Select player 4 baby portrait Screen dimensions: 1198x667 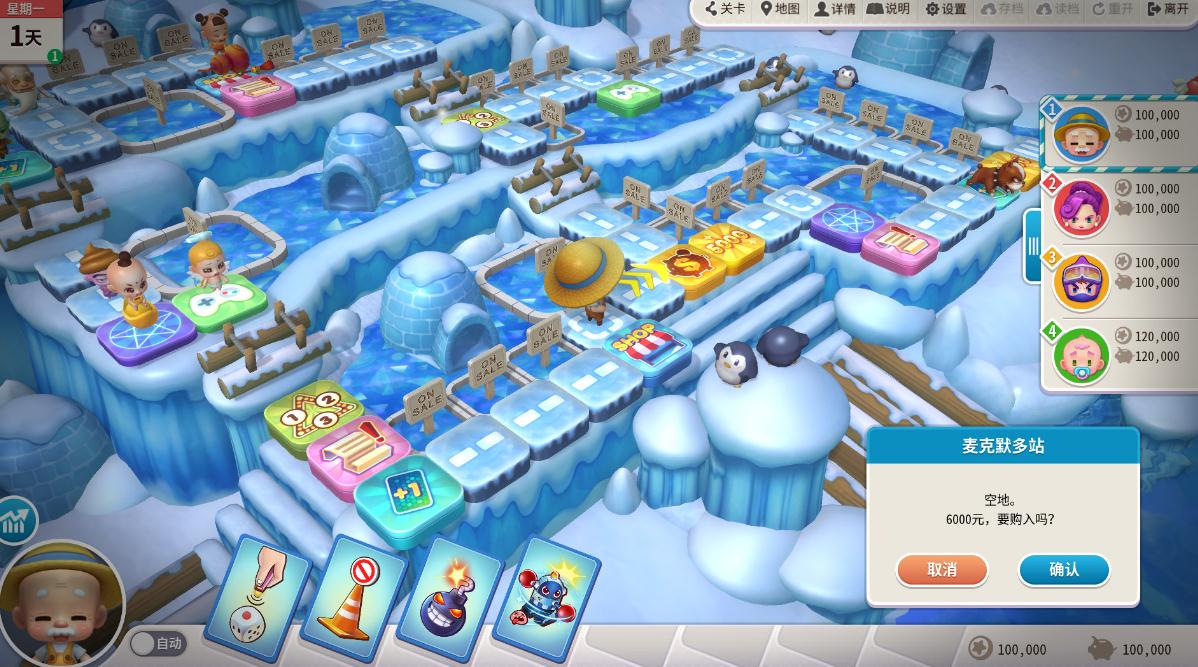pyautogui.click(x=1080, y=355)
